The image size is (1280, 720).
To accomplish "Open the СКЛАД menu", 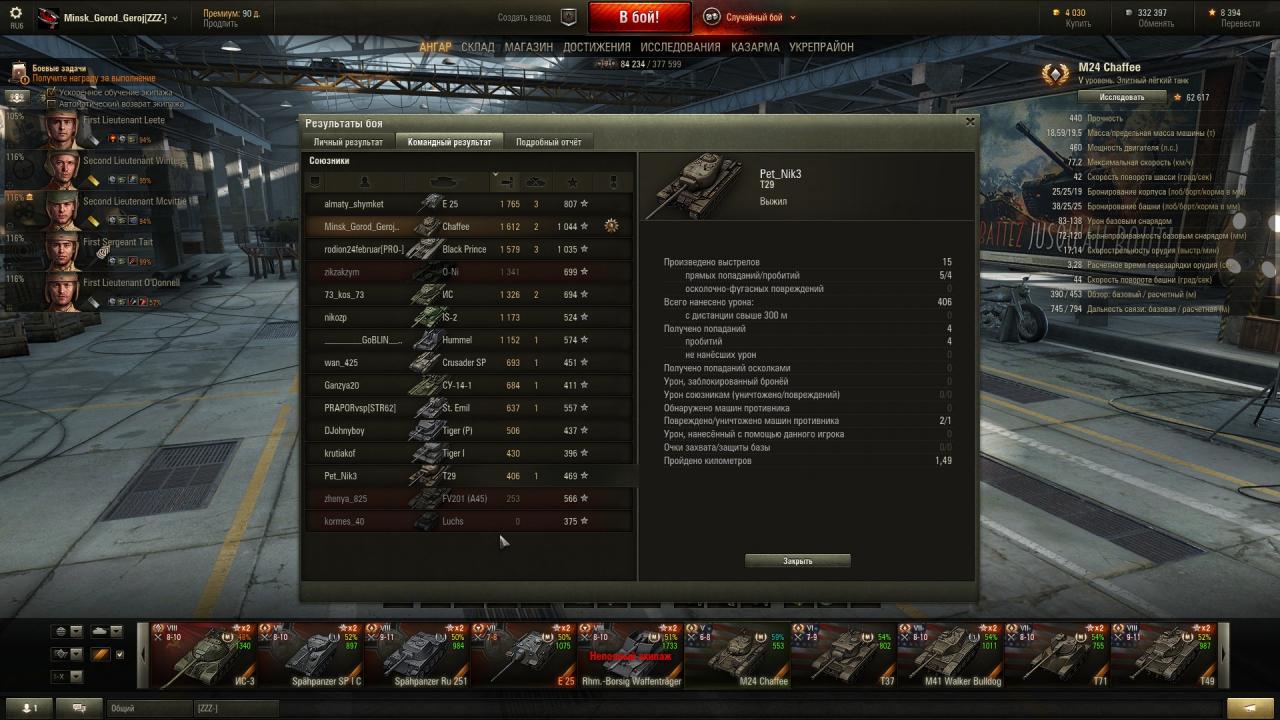I will 478,47.
